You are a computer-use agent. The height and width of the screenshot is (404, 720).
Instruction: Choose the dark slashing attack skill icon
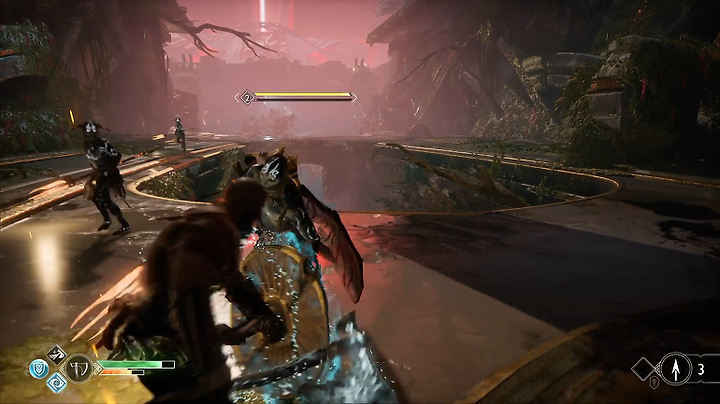(x=55, y=352)
